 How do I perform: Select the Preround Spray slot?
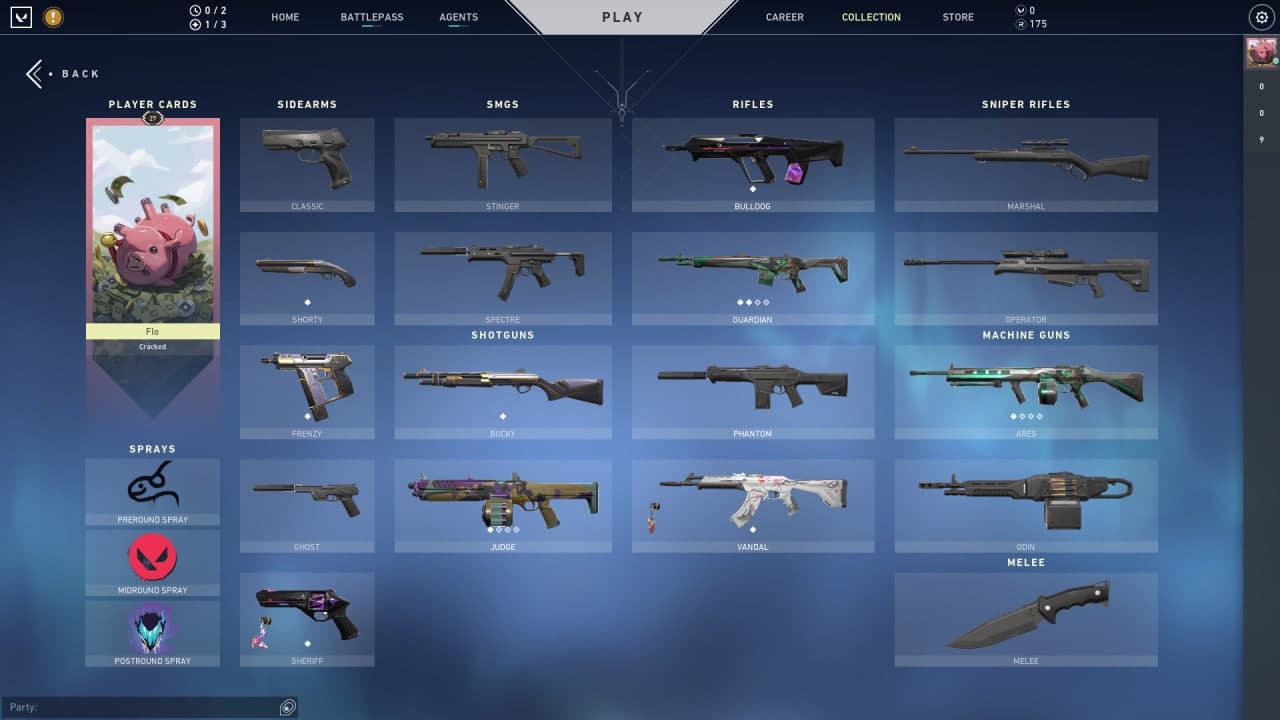[152, 490]
